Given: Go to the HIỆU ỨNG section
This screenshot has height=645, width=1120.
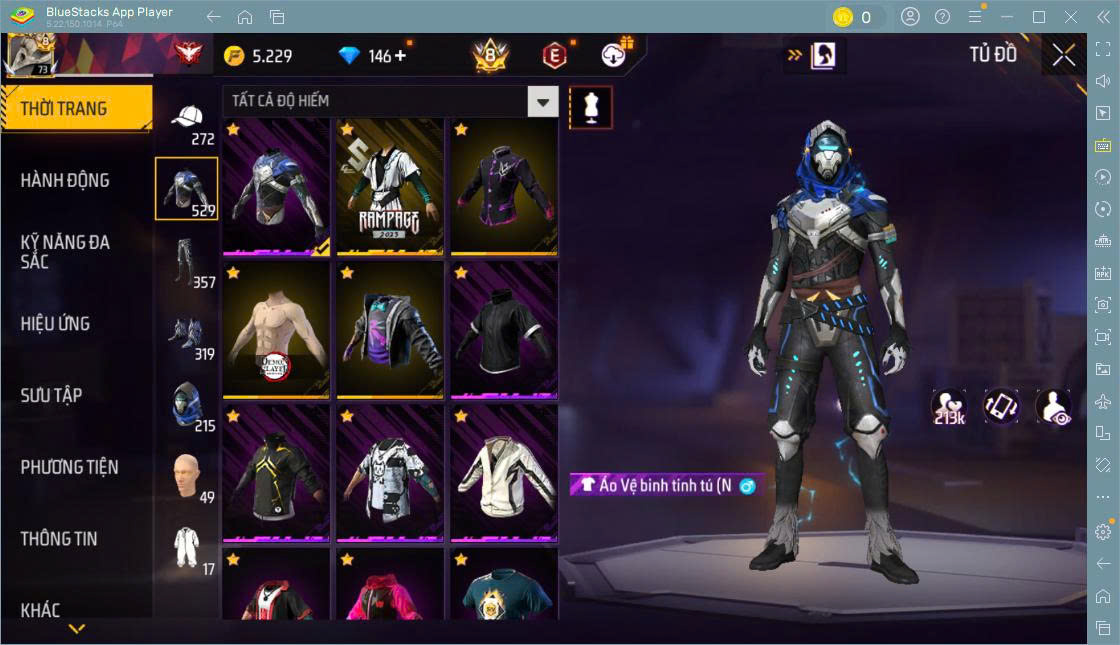Looking at the screenshot, I should tap(56, 324).
